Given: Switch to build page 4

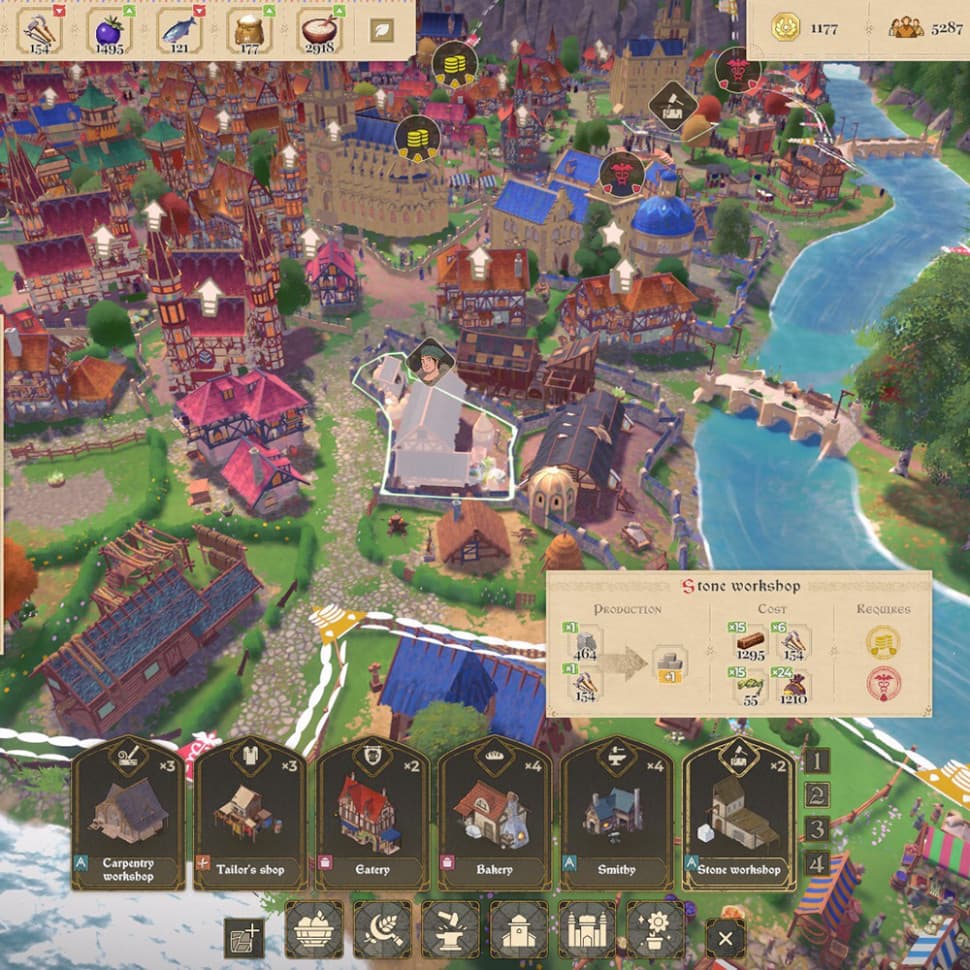Looking at the screenshot, I should pos(817,864).
